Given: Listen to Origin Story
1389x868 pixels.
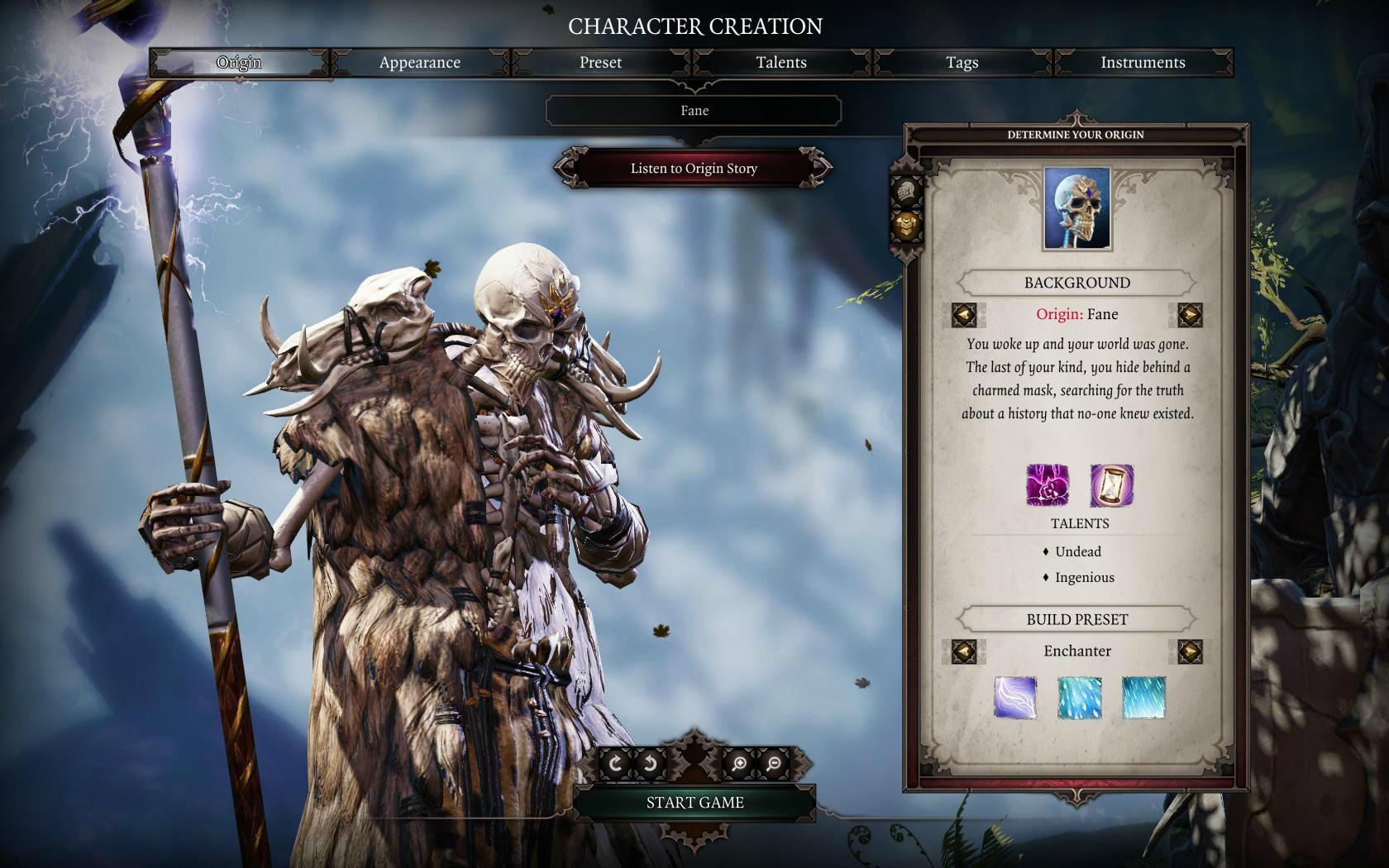Looking at the screenshot, I should tap(694, 169).
